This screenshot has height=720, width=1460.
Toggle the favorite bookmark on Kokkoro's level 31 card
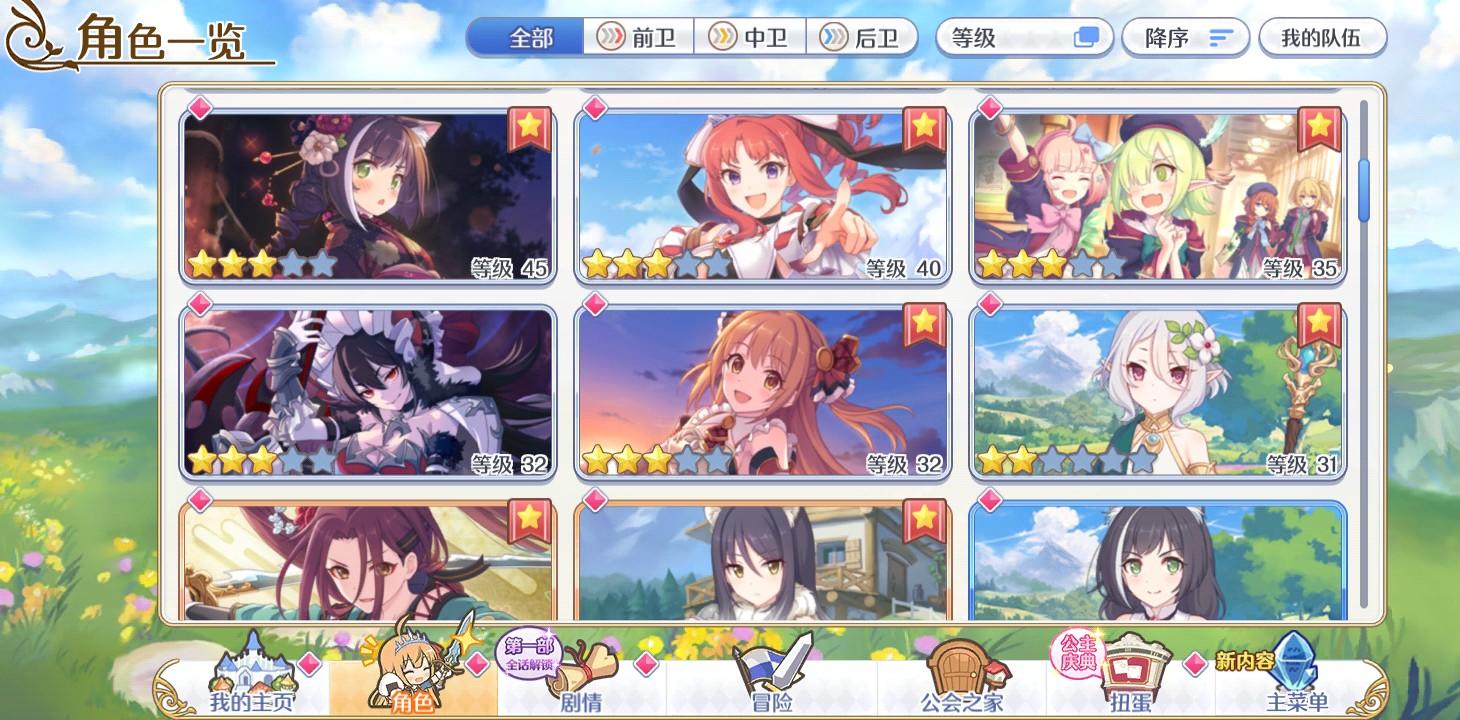tap(1319, 324)
